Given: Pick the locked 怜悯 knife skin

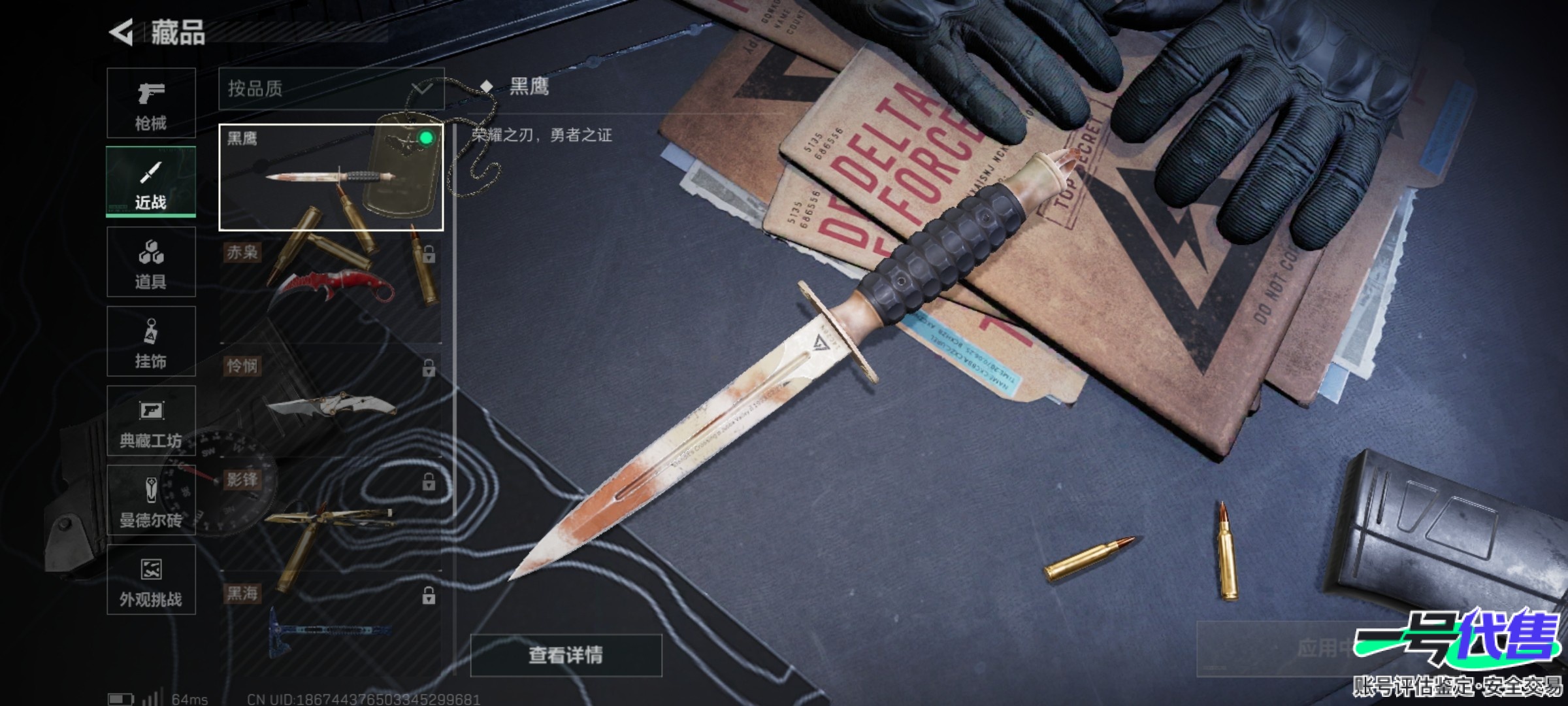Looking at the screenshot, I should click(331, 404).
